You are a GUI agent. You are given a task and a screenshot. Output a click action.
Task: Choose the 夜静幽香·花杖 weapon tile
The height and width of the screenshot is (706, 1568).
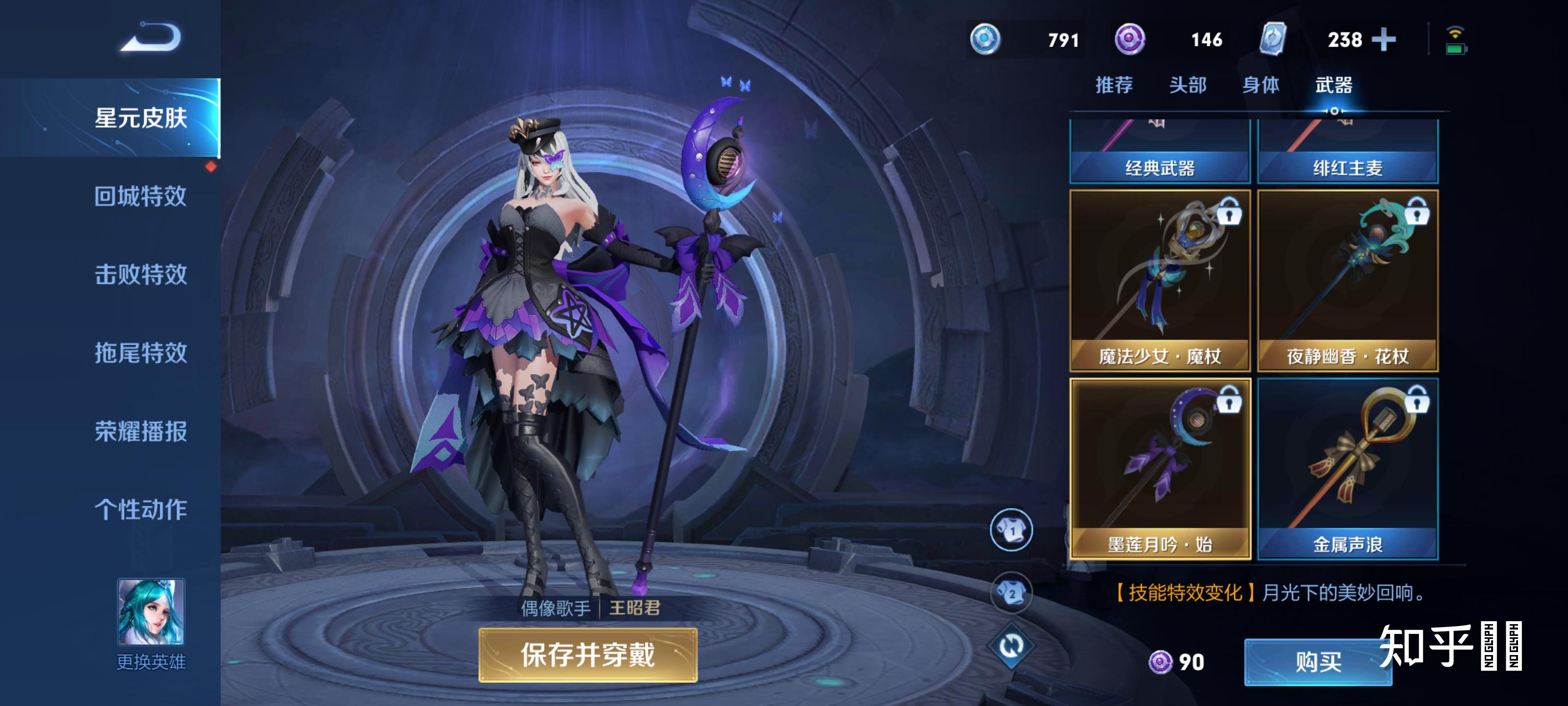1347,280
